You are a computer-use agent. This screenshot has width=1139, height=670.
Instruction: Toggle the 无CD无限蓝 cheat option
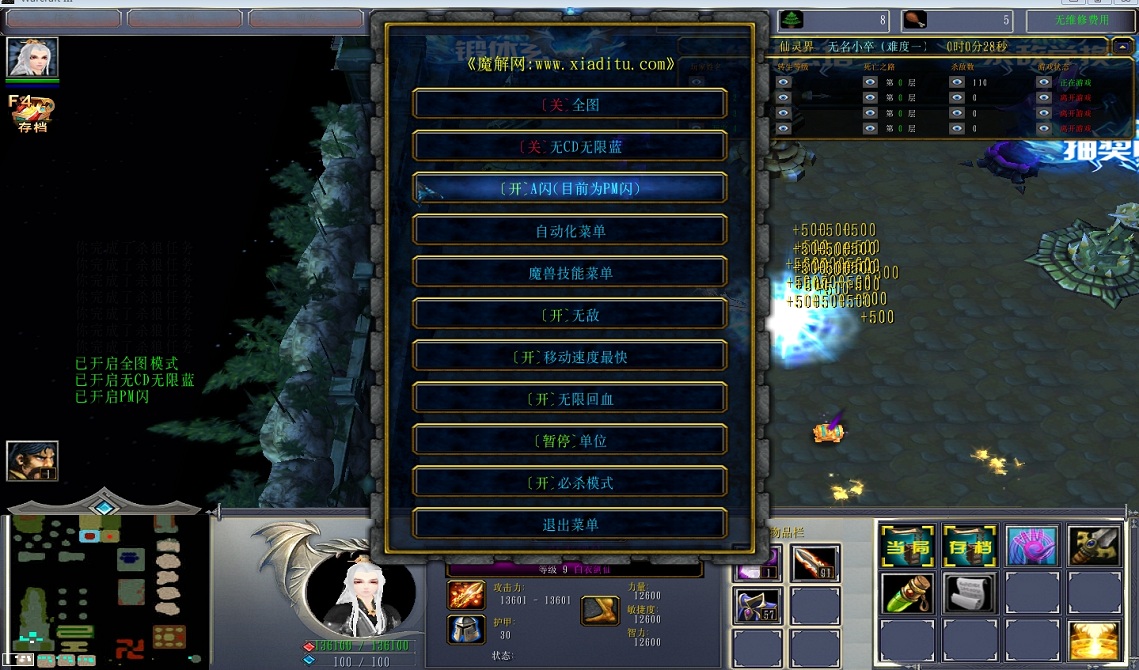tap(570, 146)
